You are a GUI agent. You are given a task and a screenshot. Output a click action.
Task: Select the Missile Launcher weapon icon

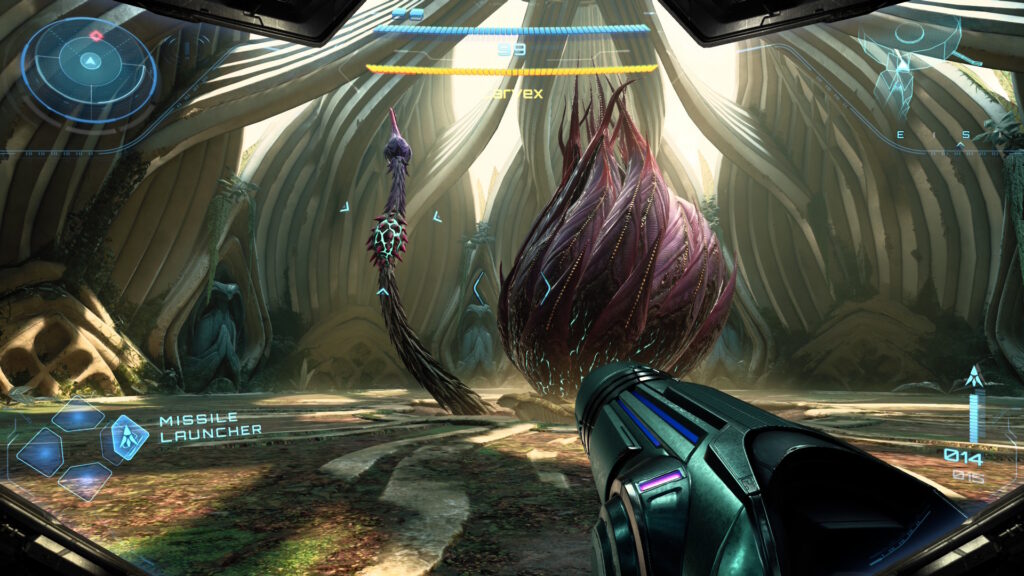129,437
